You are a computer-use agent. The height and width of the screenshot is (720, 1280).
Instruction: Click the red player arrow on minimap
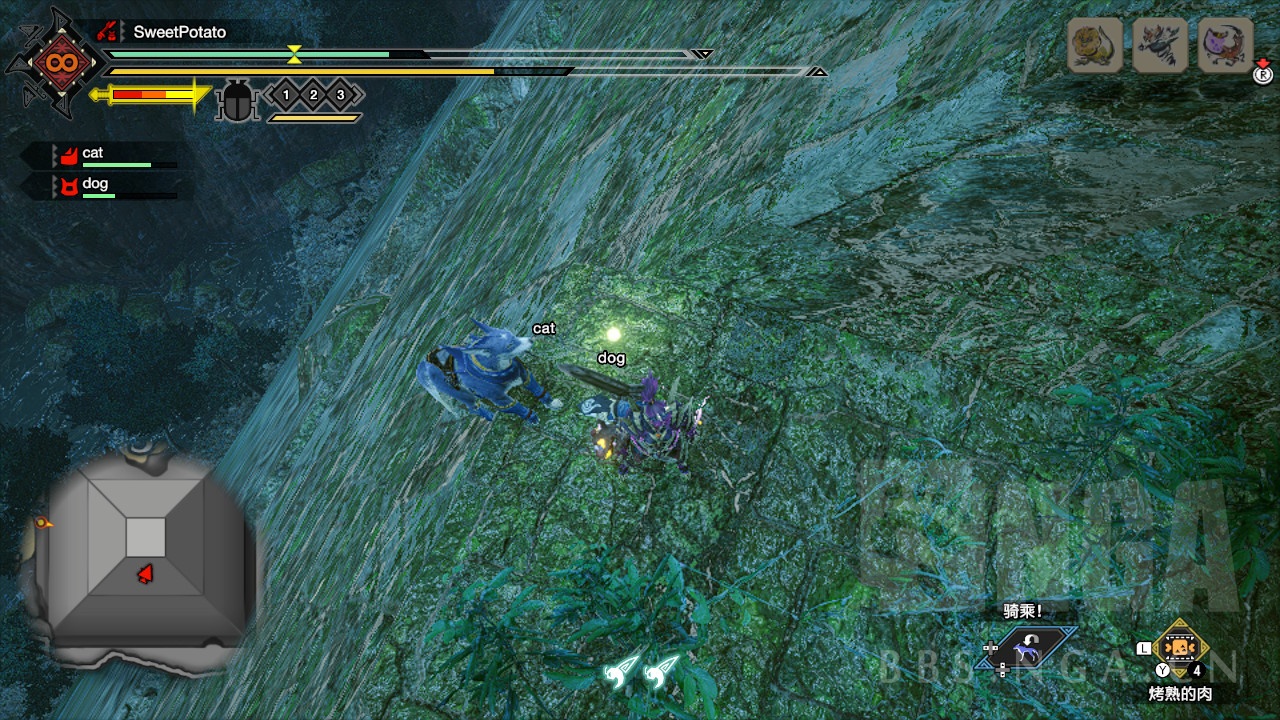[x=146, y=574]
